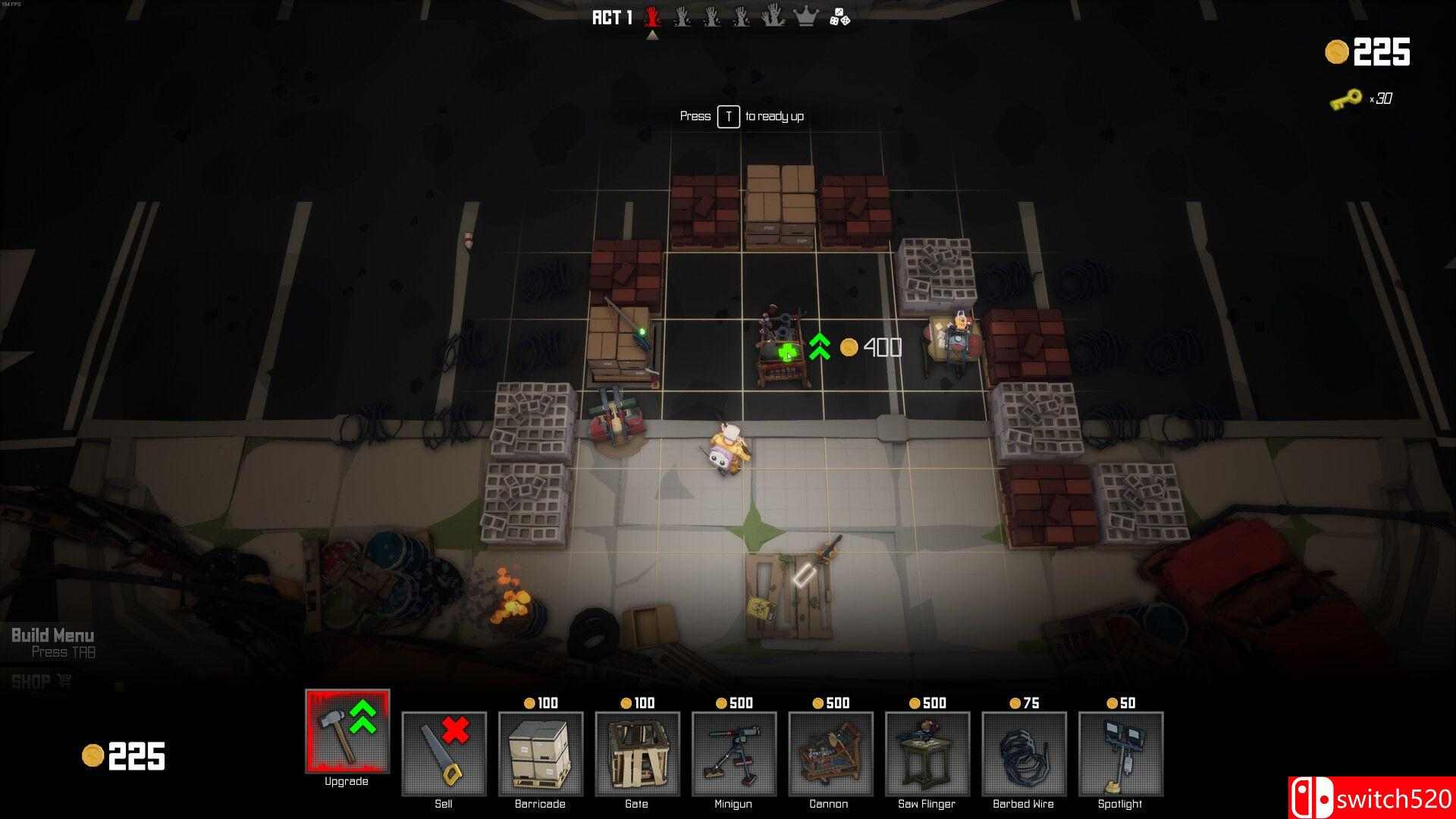Click the green upgrade arrows on the cannon
Viewport: 1456px width, 819px height.
[819, 347]
